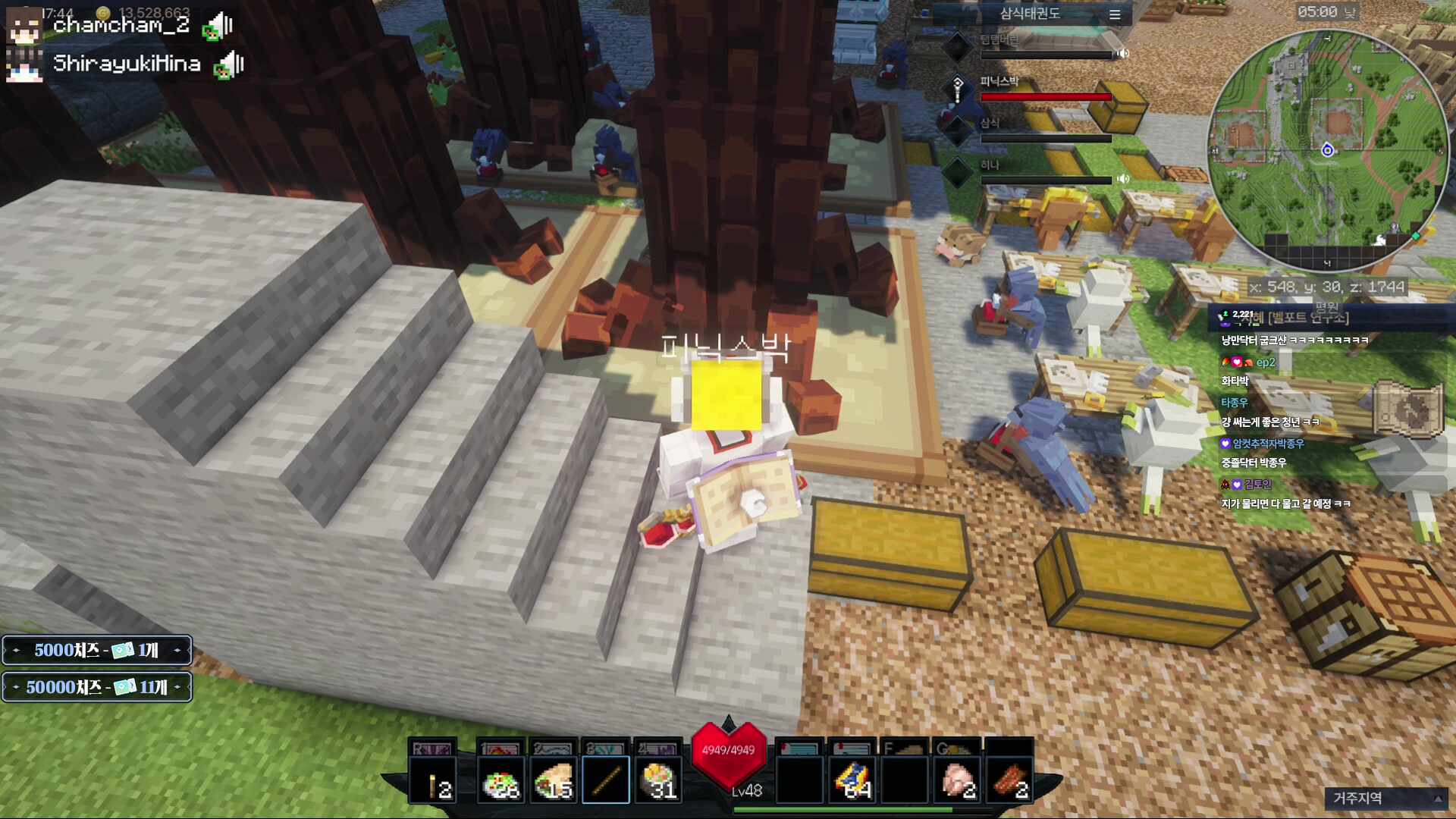Image resolution: width=1456 pixels, height=819 pixels.
Task: Click the circular minimap
Action: 1327,149
